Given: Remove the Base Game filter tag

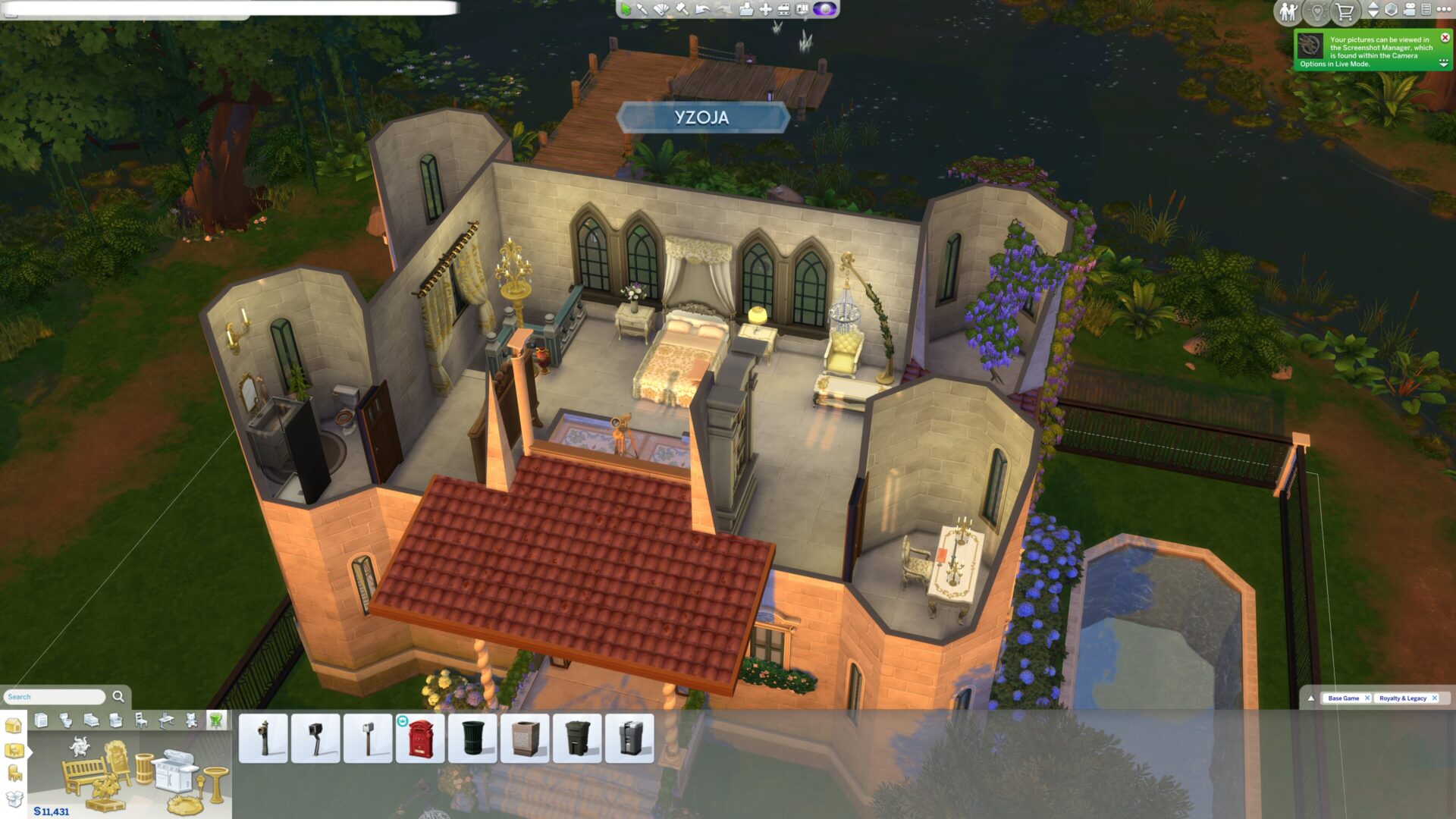Looking at the screenshot, I should 1367,698.
